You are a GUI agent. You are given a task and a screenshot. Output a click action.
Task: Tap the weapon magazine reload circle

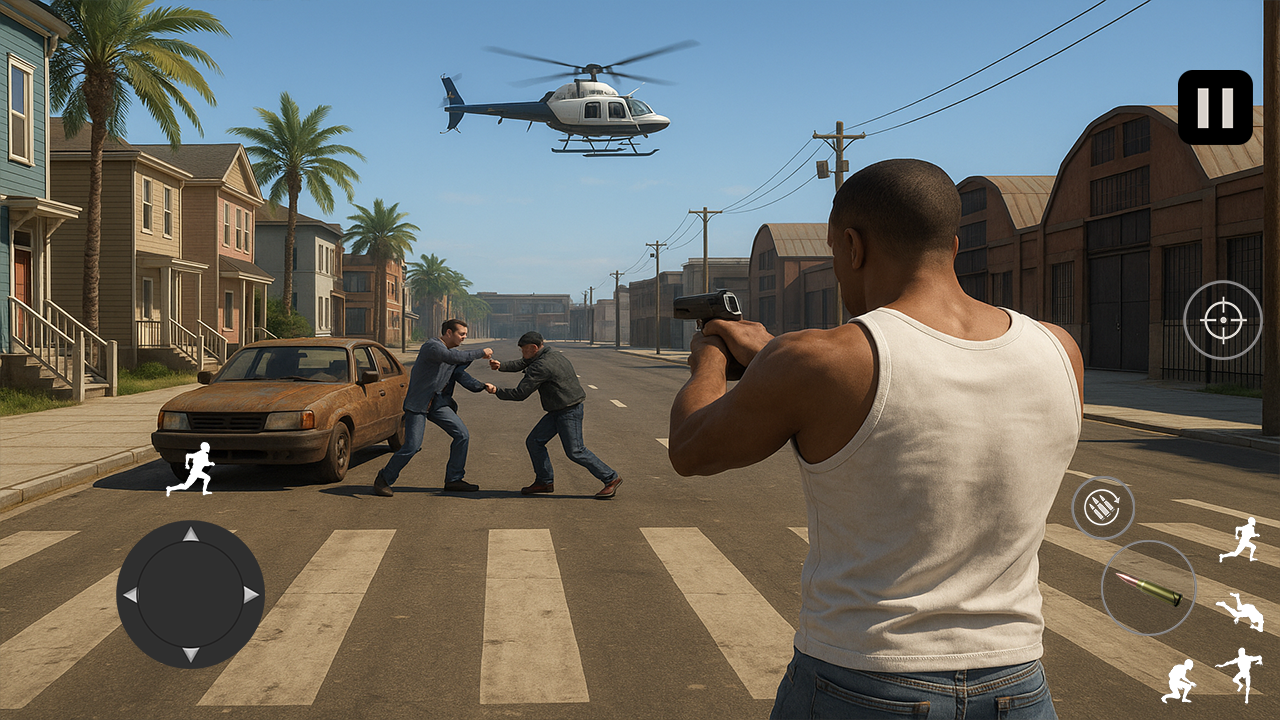click(x=1103, y=507)
